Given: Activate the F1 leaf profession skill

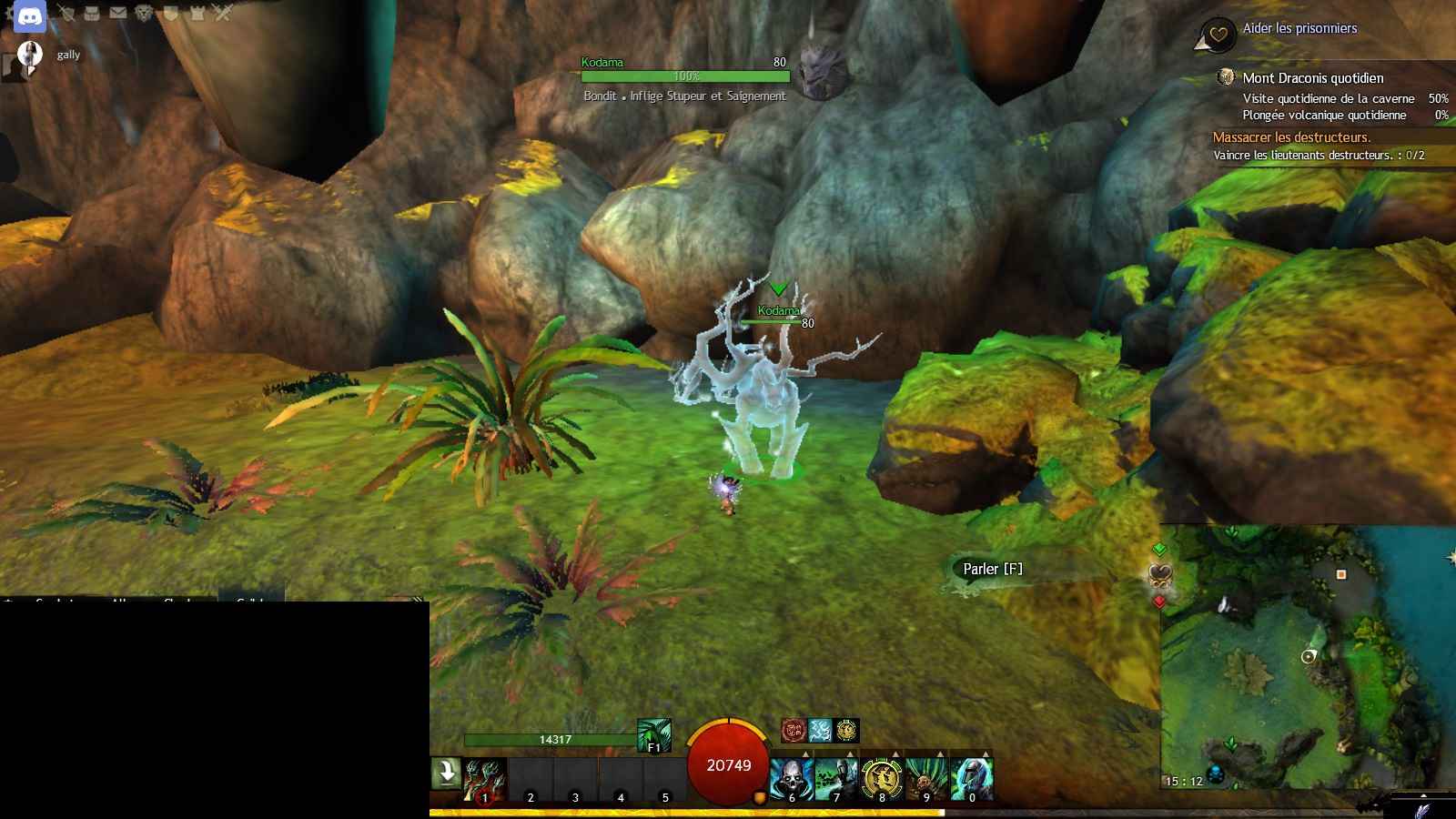Looking at the screenshot, I should pos(653,735).
